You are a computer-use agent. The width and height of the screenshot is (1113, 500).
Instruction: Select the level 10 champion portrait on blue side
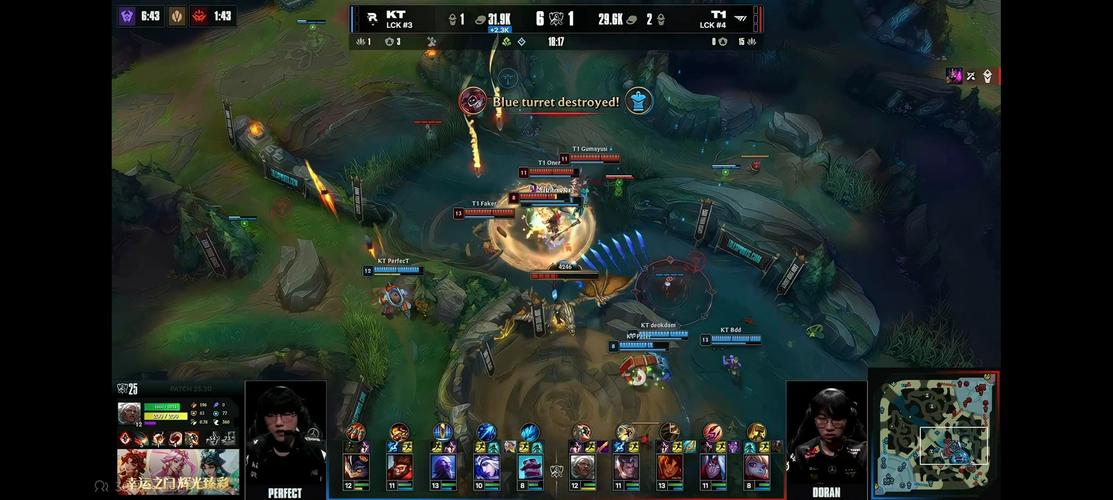(486, 468)
